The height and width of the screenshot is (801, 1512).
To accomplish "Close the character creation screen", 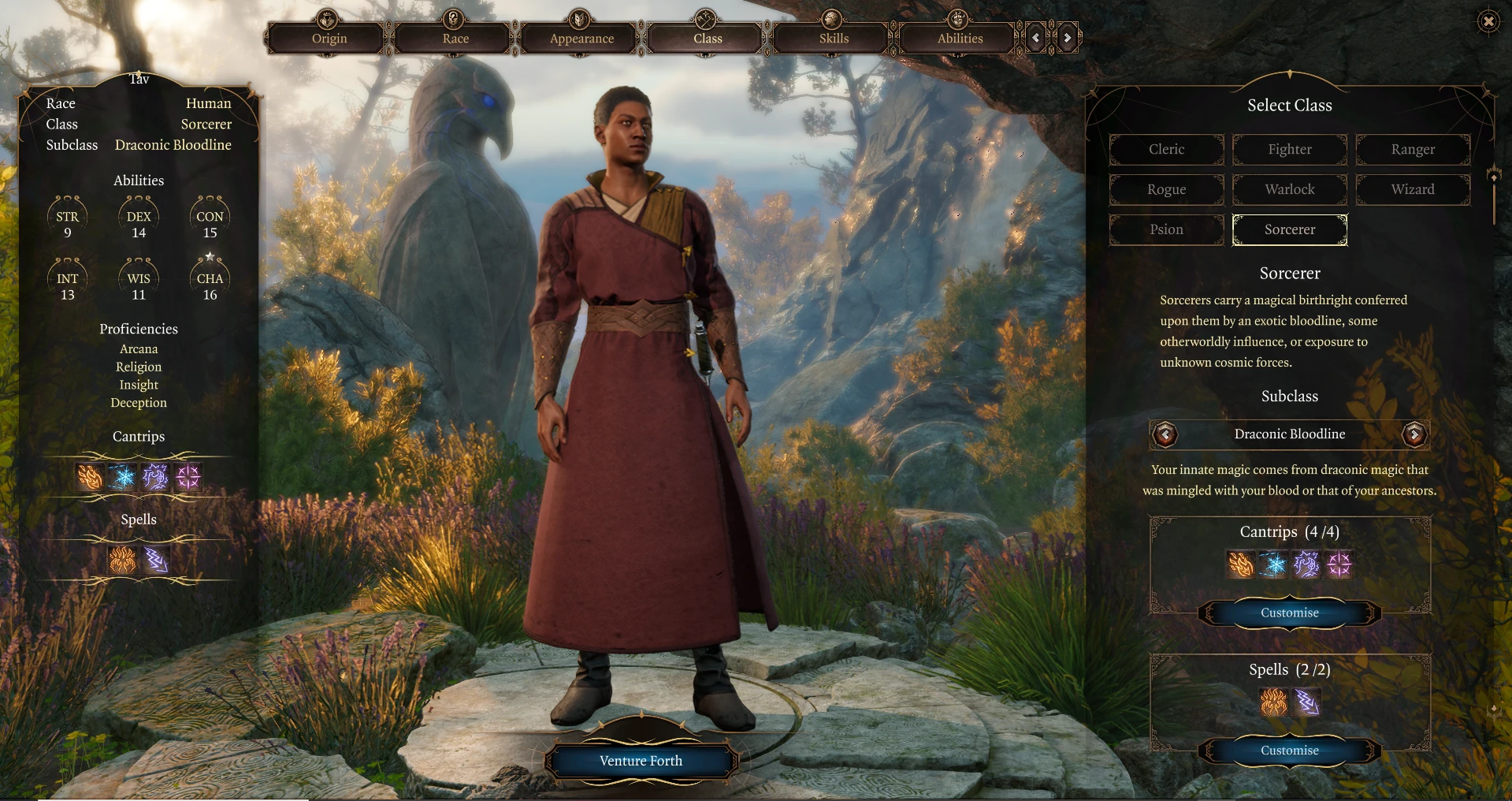I will click(x=1488, y=21).
